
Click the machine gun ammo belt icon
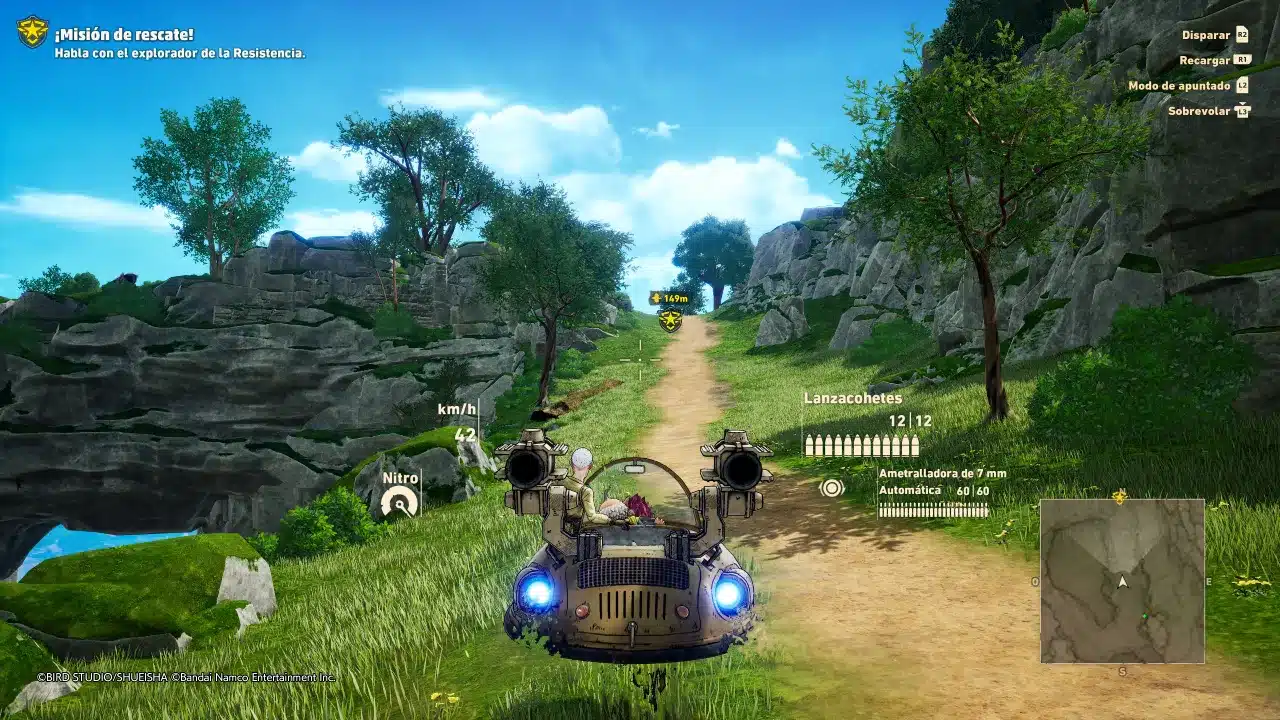934,510
